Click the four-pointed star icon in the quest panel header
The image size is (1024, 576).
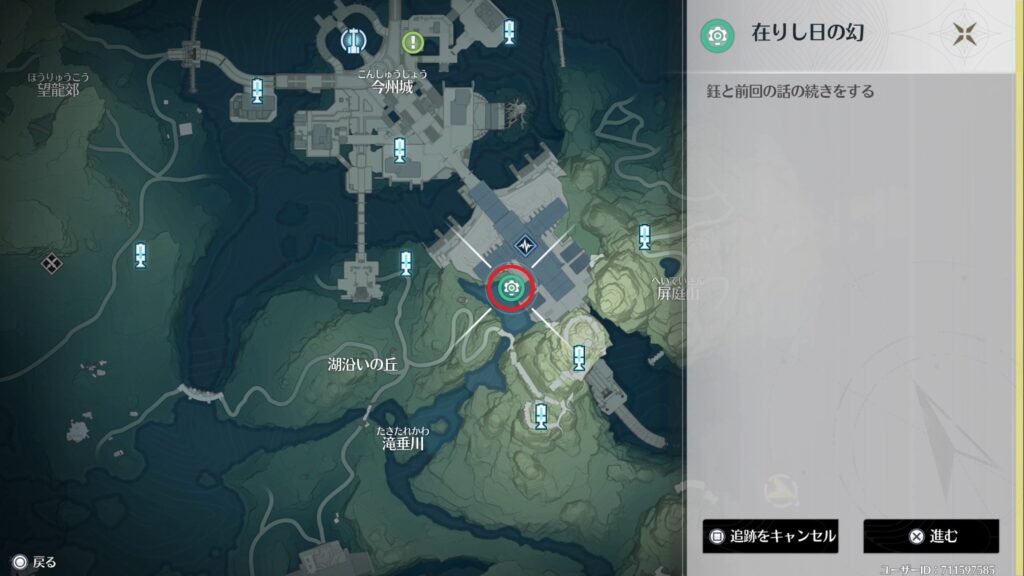964,35
